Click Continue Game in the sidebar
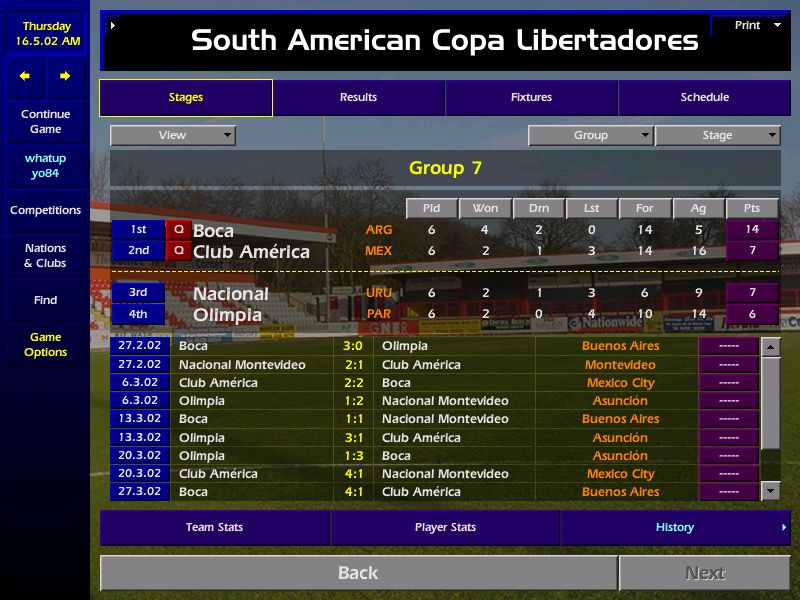The image size is (800, 600). point(45,122)
